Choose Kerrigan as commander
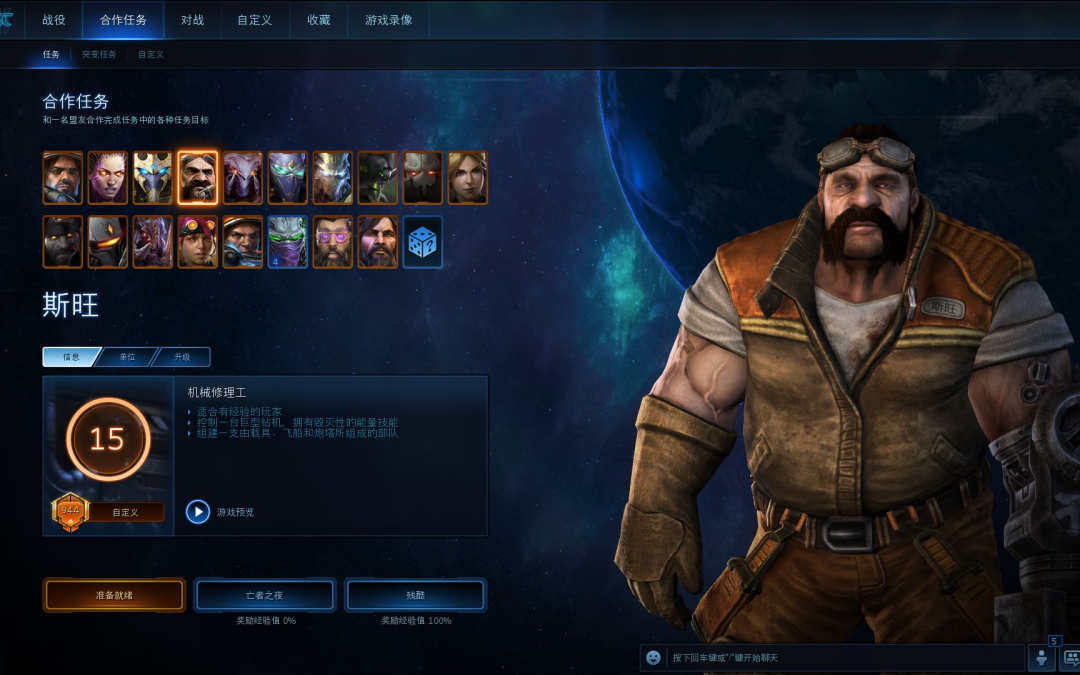 (x=107, y=178)
